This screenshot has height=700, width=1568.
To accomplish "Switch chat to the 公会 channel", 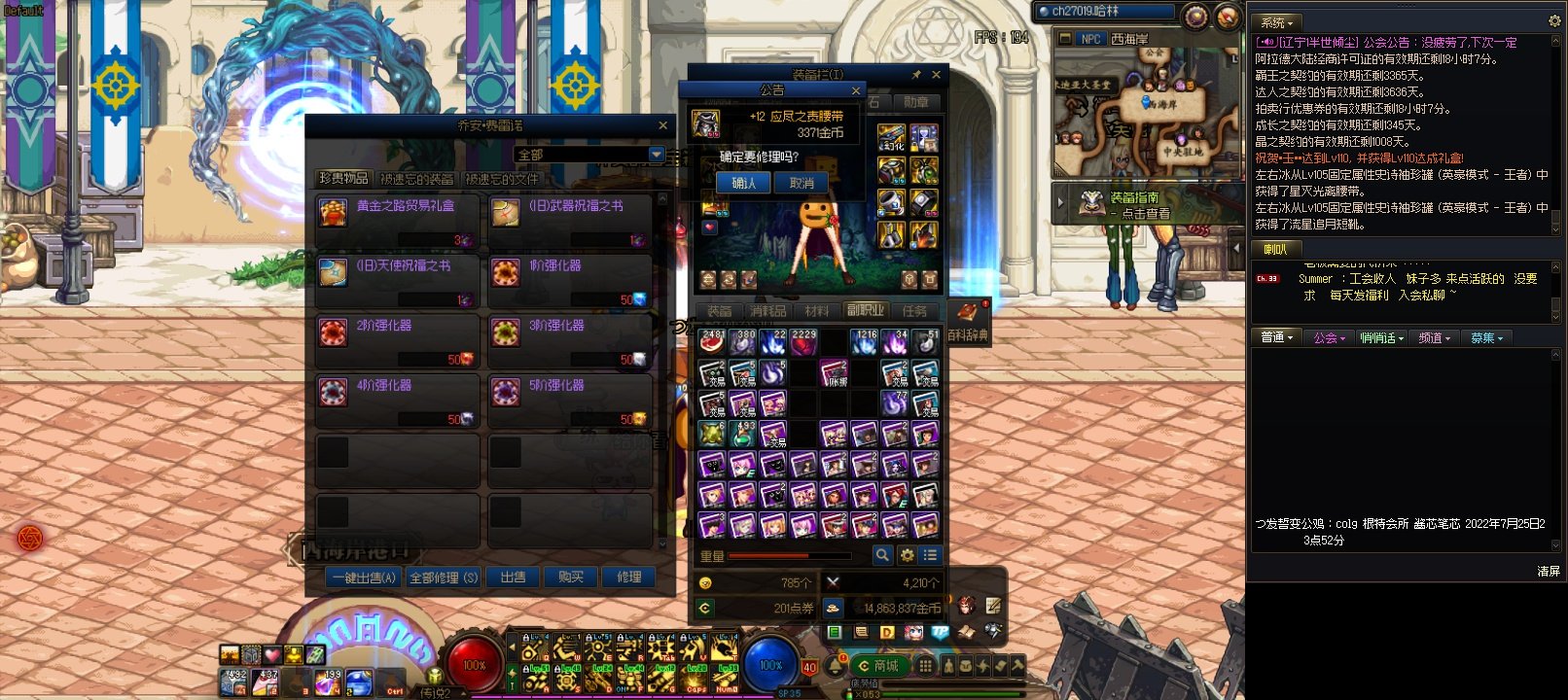I will [1328, 337].
